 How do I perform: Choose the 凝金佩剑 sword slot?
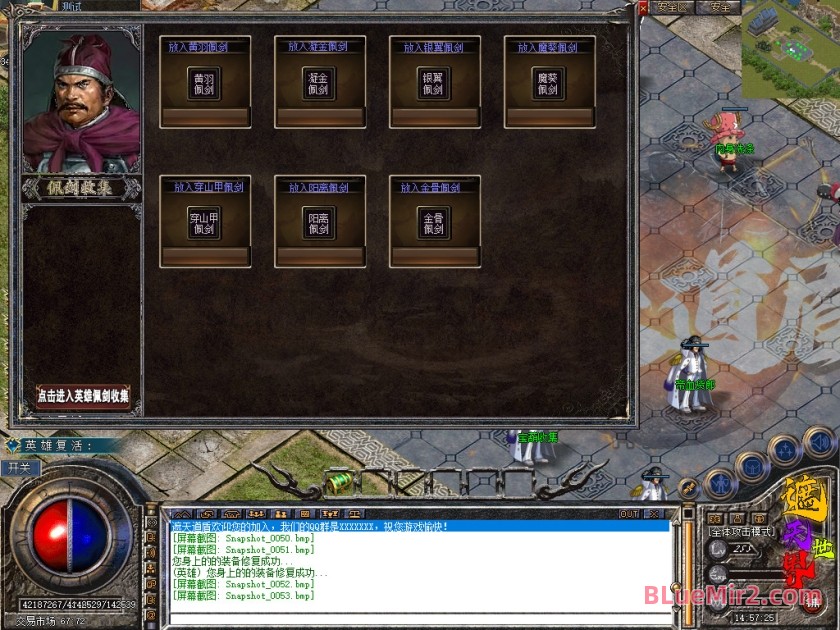(x=319, y=84)
